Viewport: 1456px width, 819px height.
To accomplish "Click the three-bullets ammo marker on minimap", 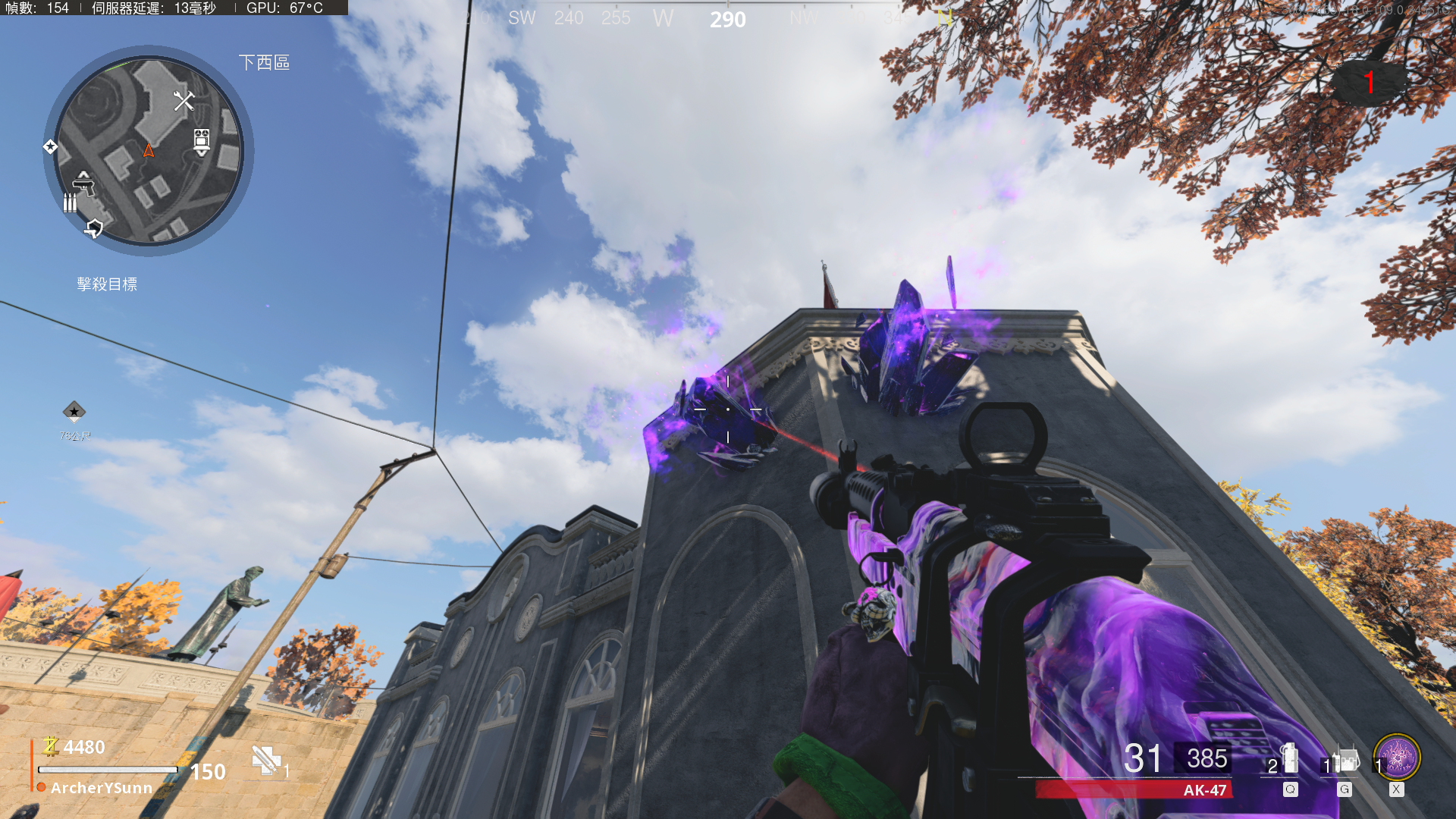I will 70,202.
